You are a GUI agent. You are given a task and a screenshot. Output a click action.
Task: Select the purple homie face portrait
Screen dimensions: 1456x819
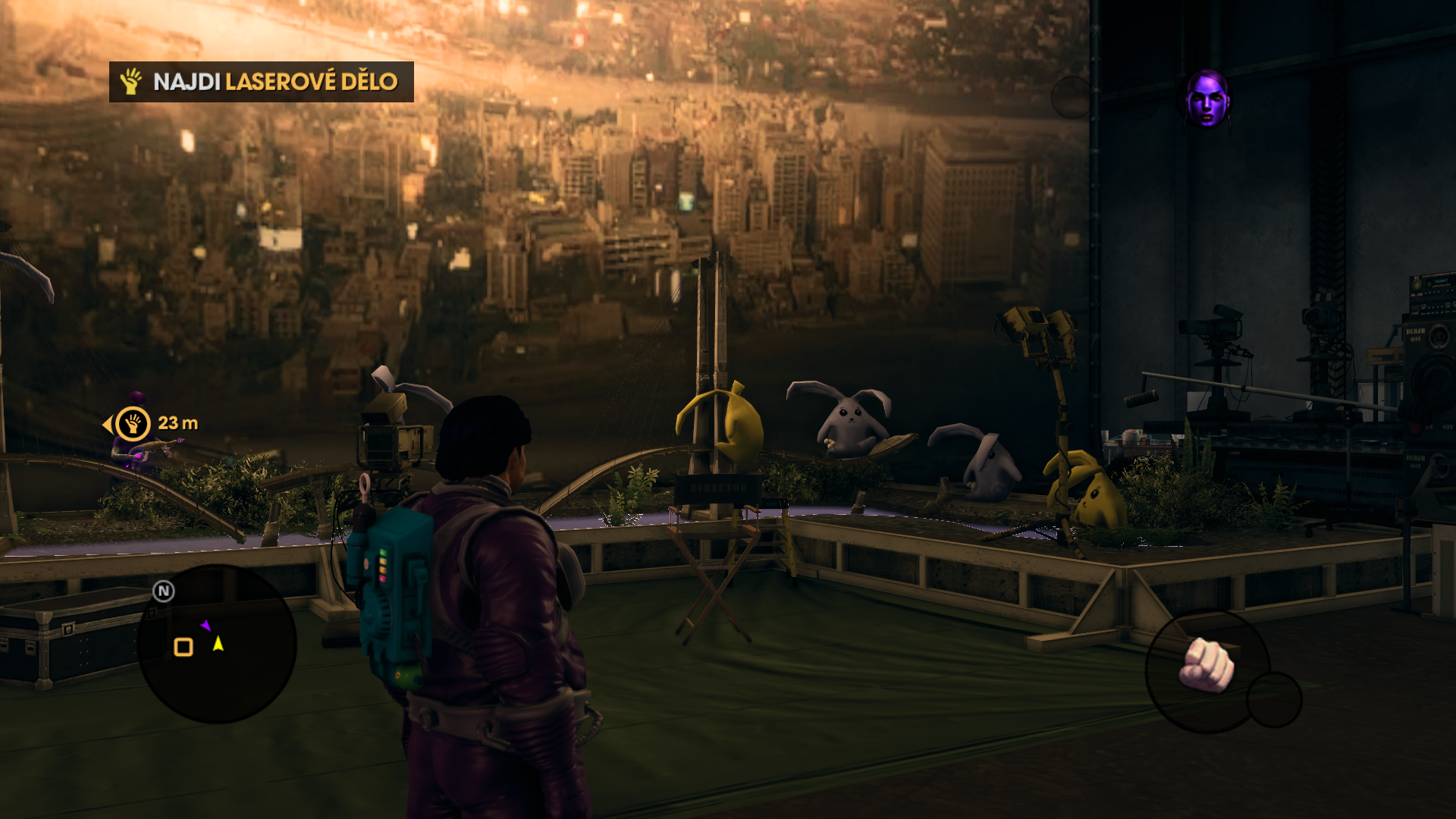1207,99
